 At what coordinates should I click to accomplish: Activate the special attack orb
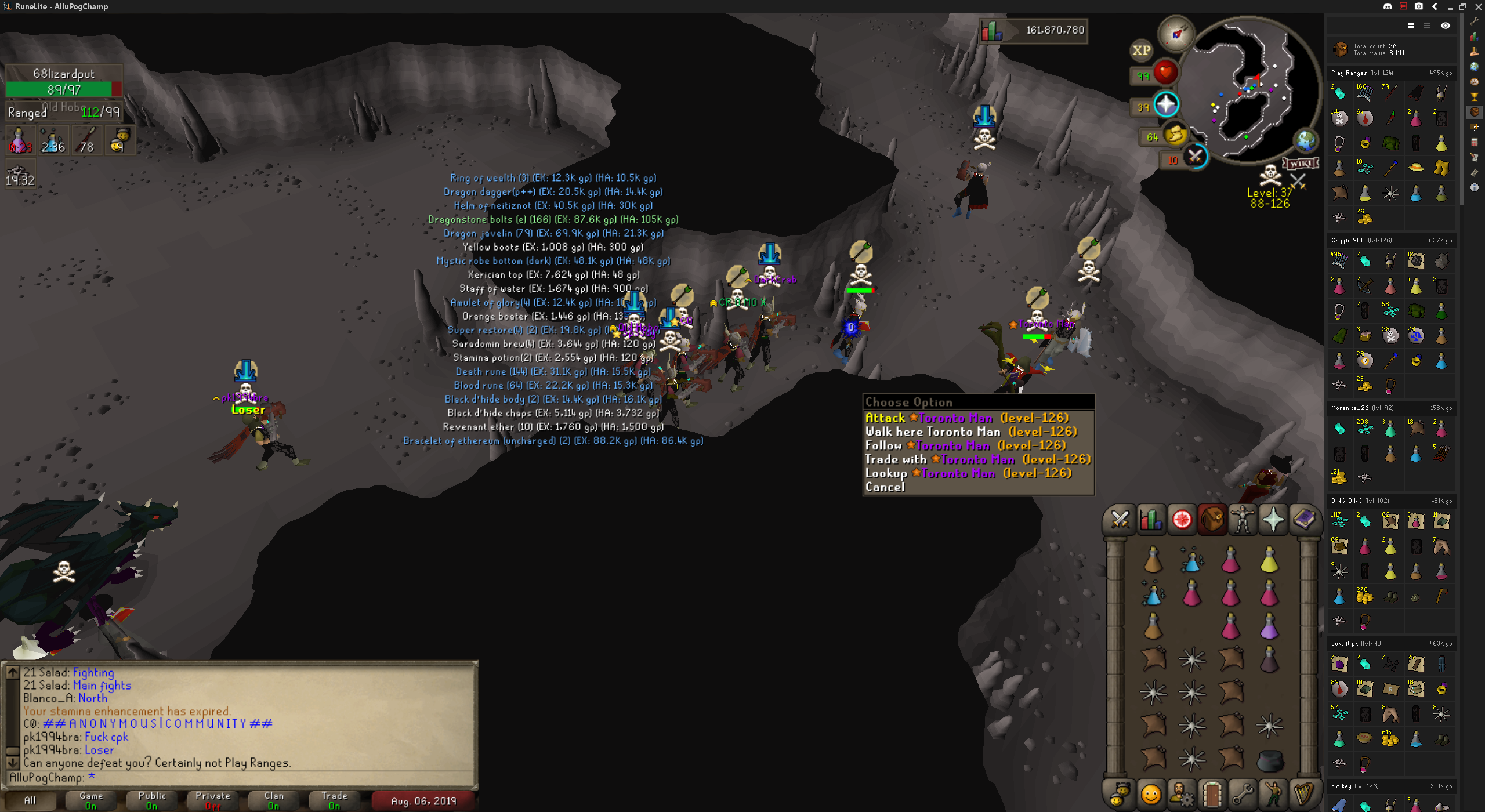click(1195, 157)
